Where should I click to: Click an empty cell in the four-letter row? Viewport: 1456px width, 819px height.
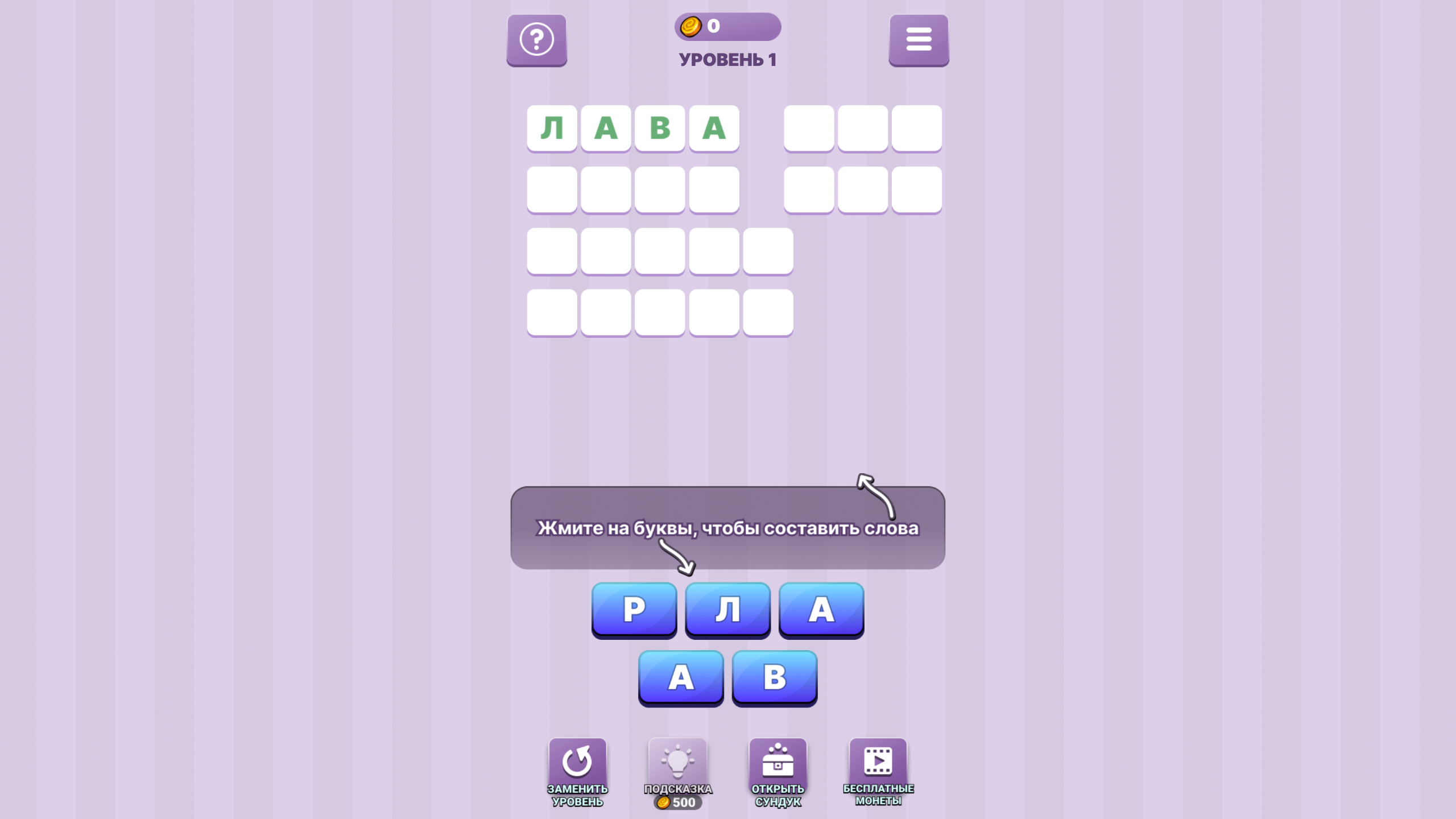click(x=605, y=190)
